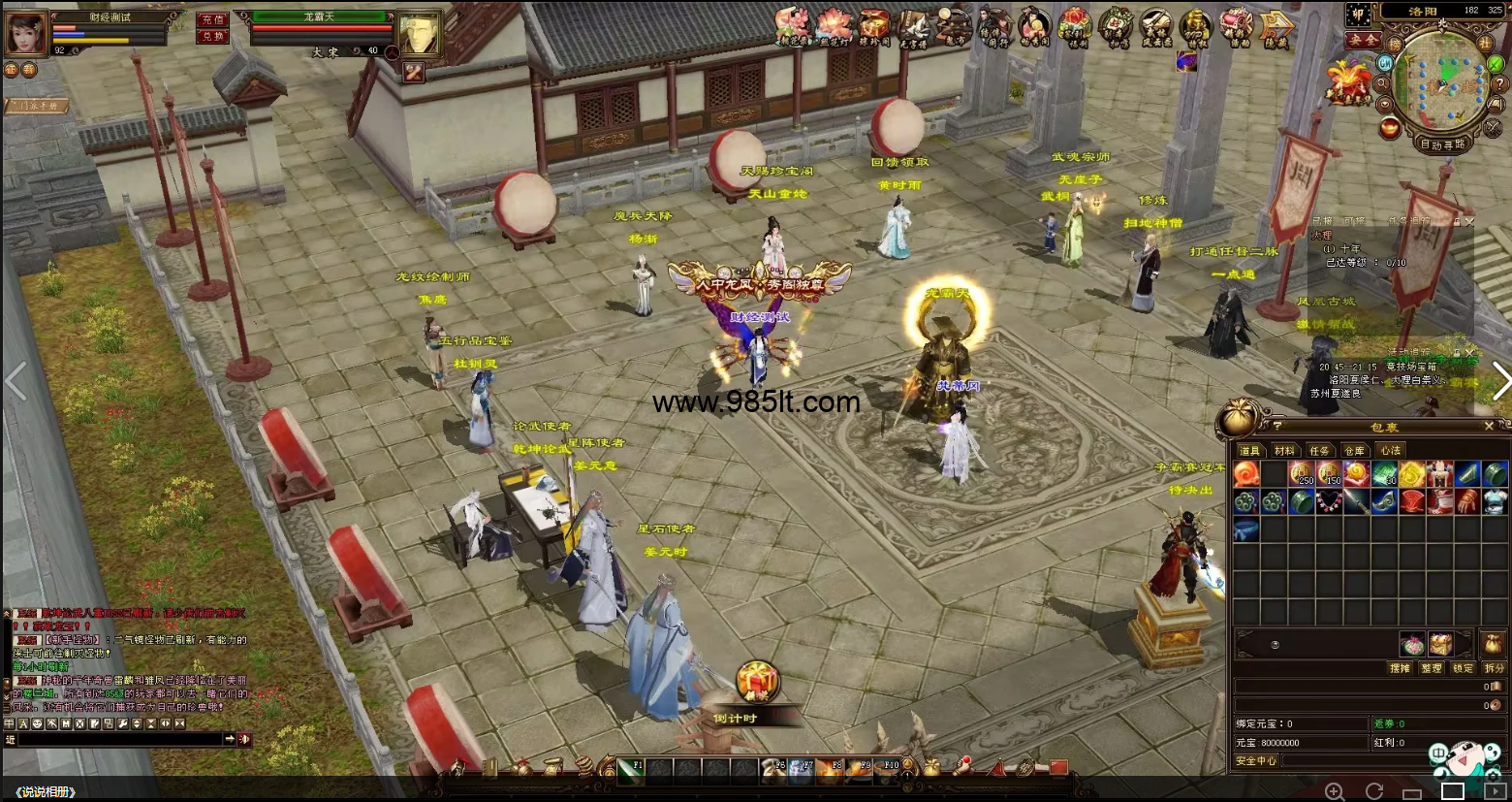The width and height of the screenshot is (1512, 802).
Task: Select the red gloves in the bag
Action: pos(1466,501)
